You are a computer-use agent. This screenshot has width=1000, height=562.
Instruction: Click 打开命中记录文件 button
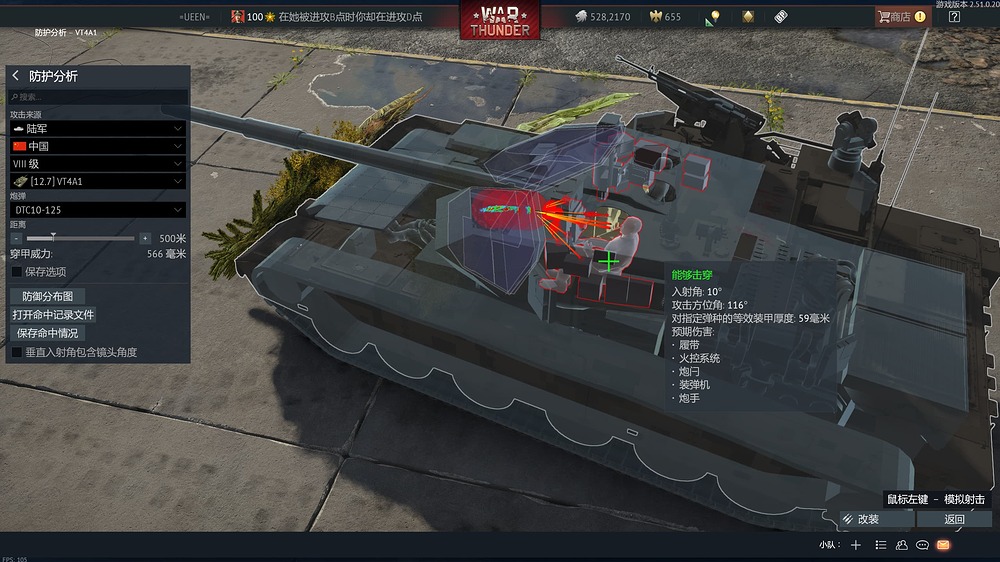point(53,314)
